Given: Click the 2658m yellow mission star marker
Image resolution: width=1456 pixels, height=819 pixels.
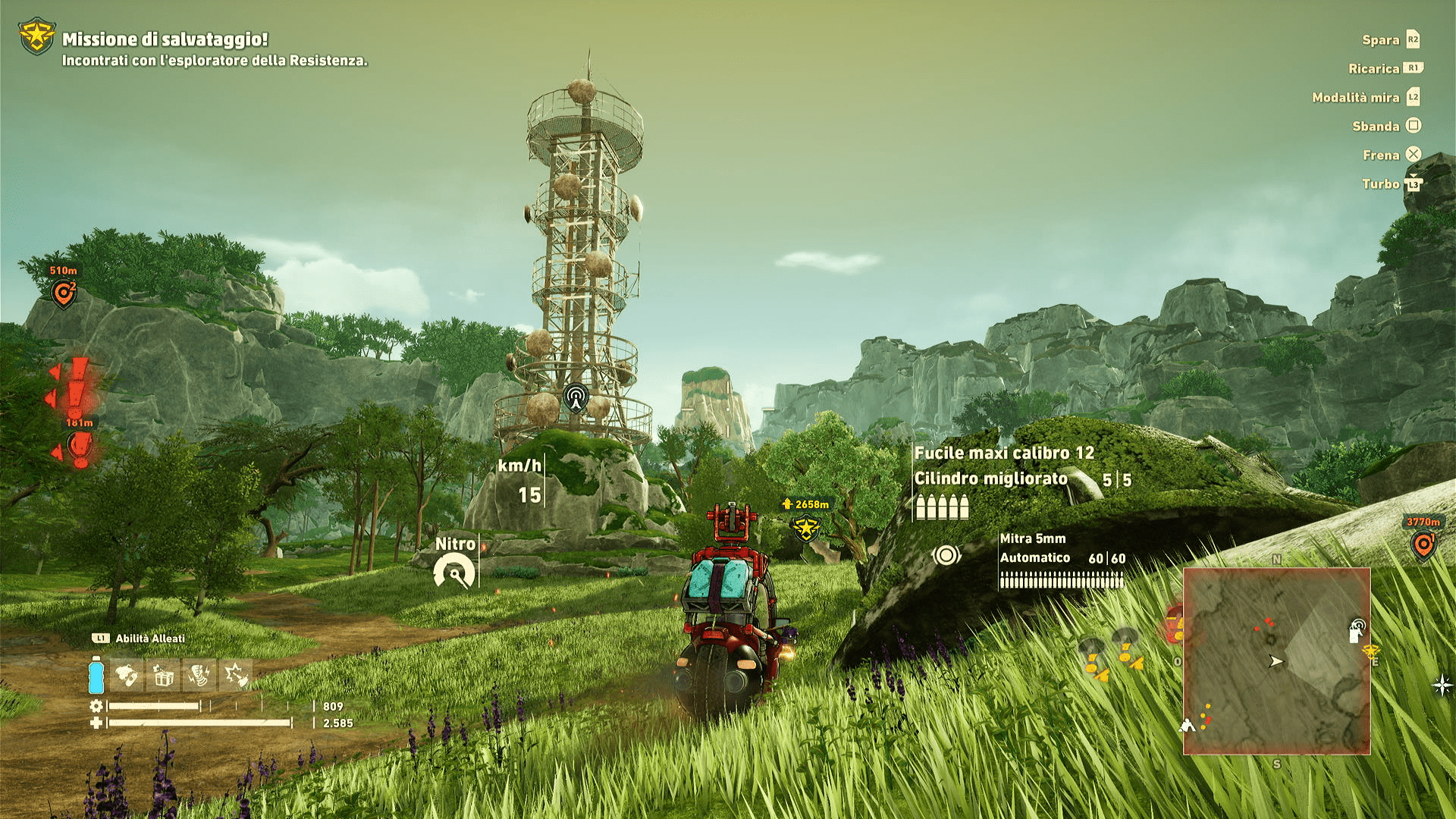Looking at the screenshot, I should tap(805, 526).
